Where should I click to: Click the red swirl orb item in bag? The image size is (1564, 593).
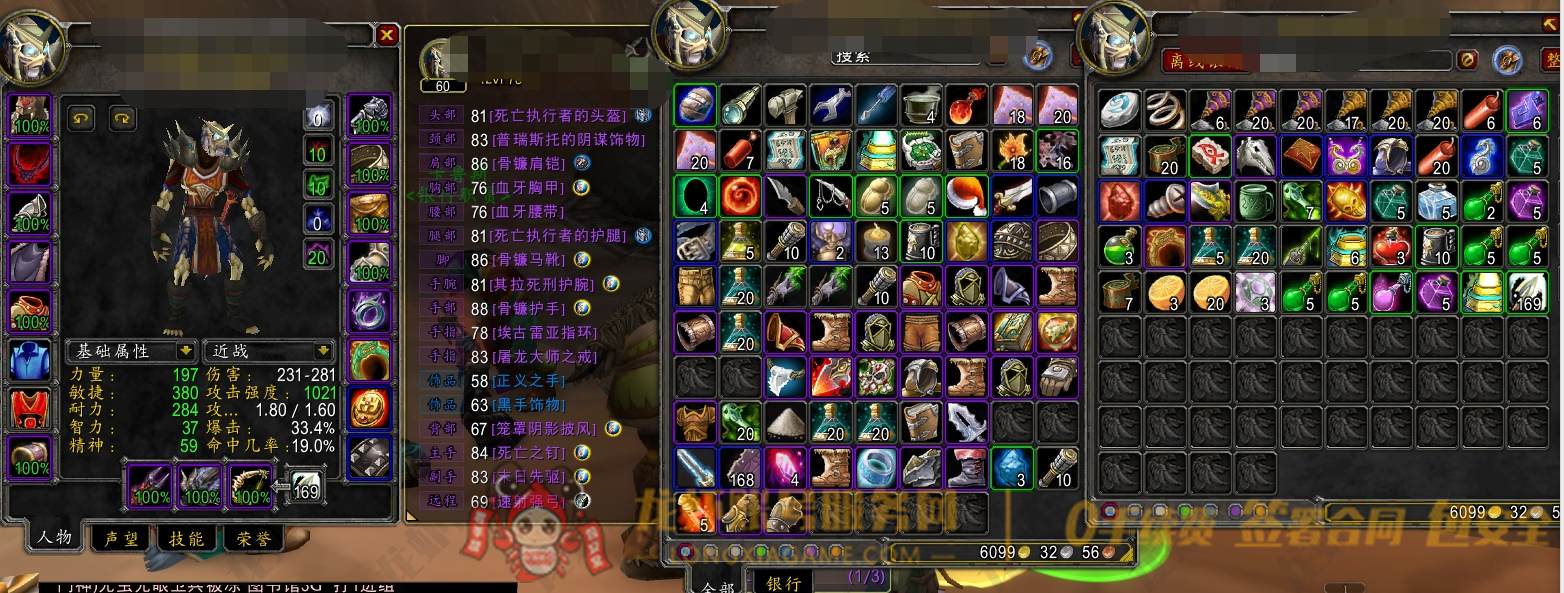coord(738,195)
